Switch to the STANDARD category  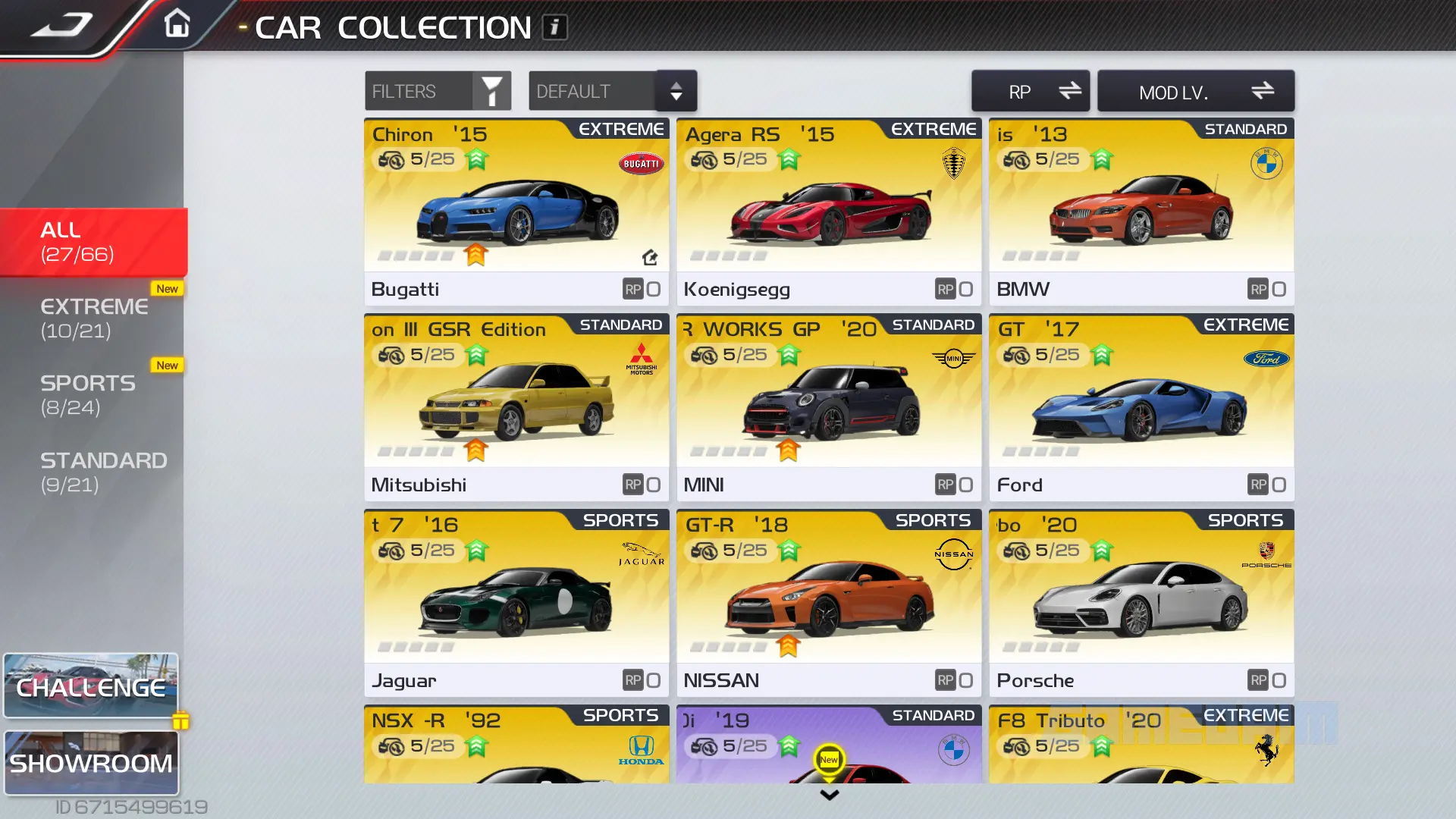coord(93,472)
